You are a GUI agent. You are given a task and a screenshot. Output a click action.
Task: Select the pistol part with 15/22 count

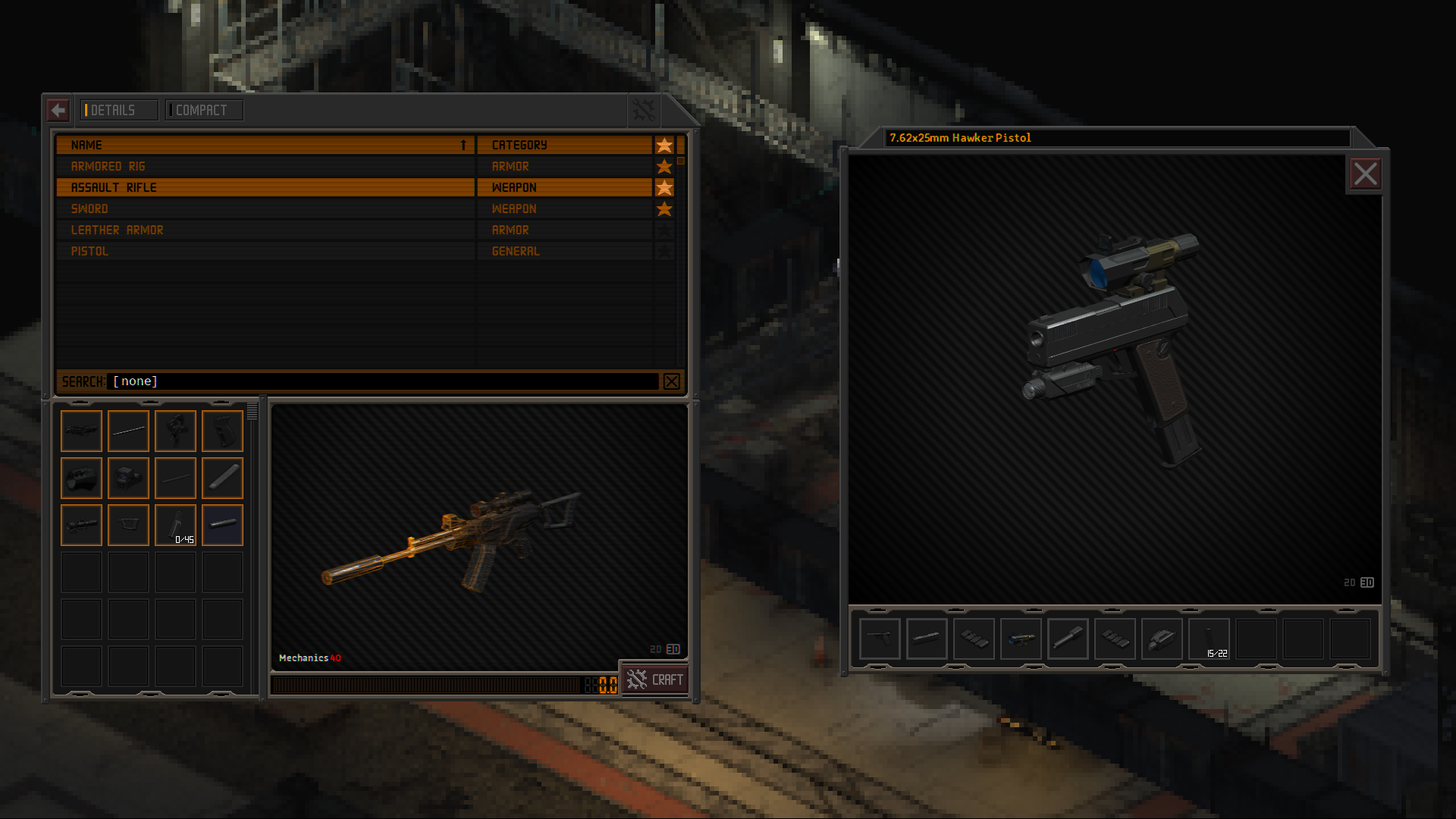[1209, 639]
